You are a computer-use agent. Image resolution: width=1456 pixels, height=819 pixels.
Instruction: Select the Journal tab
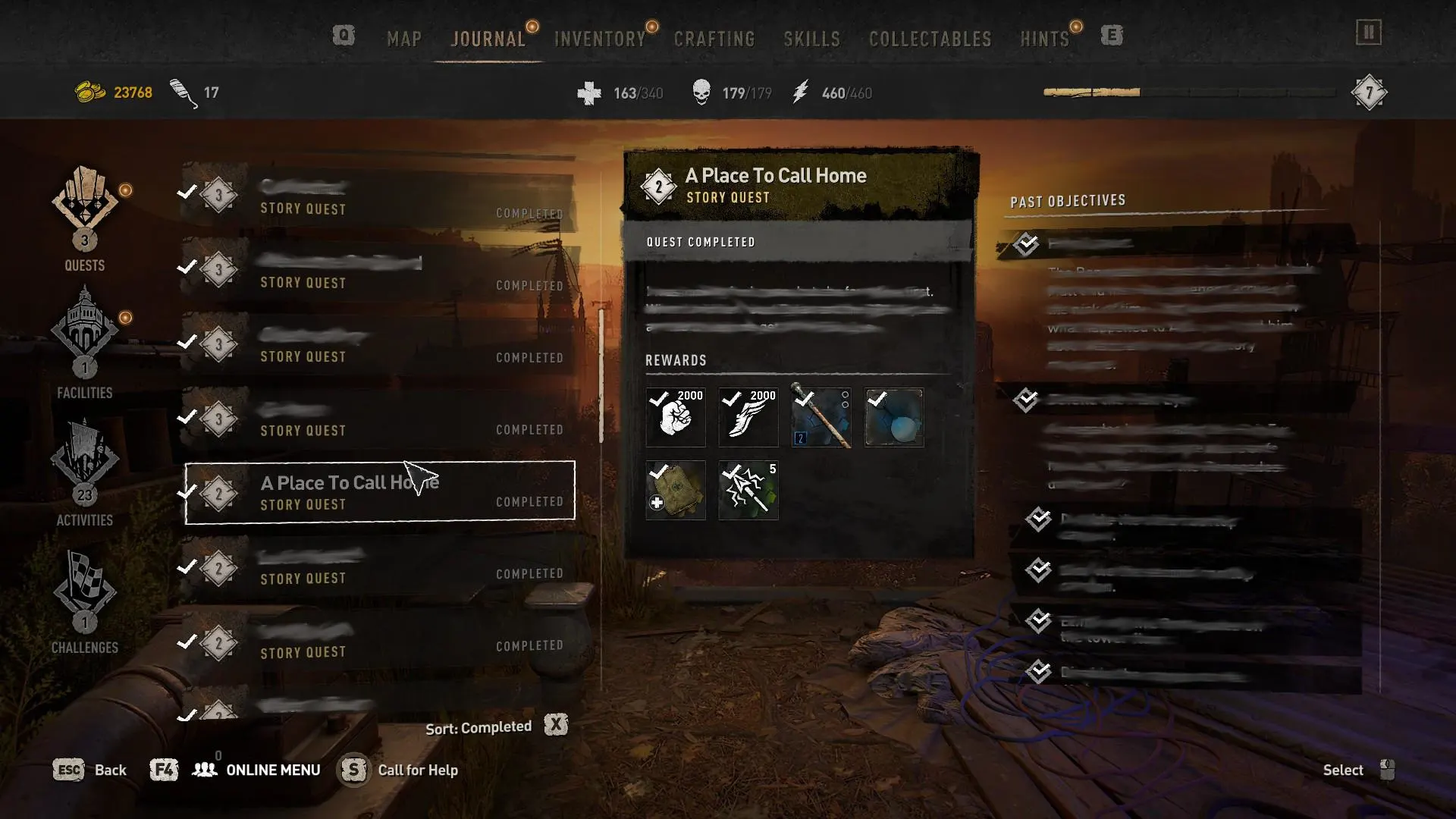488,39
